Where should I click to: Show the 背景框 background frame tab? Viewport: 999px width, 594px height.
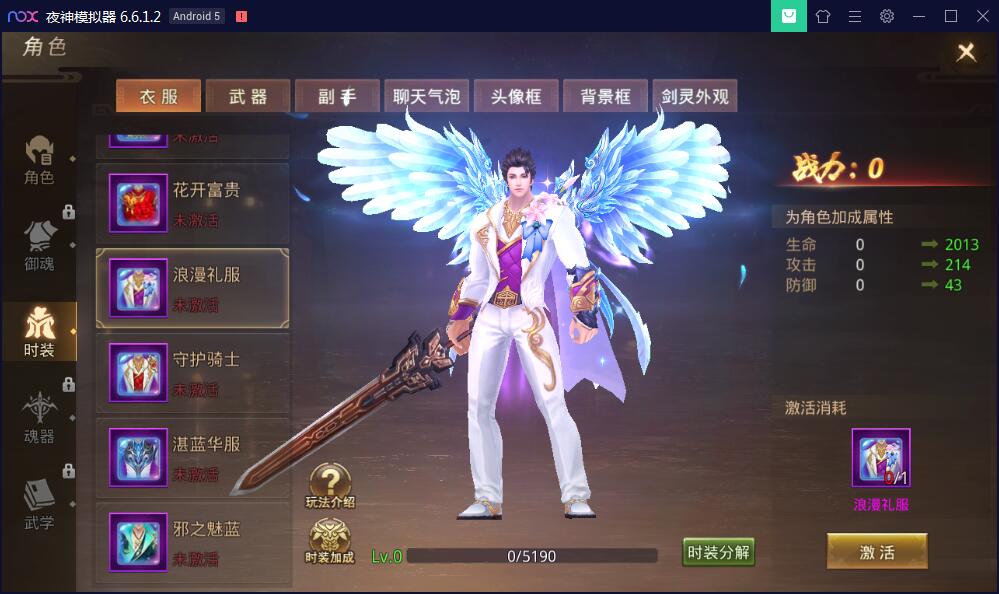point(606,97)
